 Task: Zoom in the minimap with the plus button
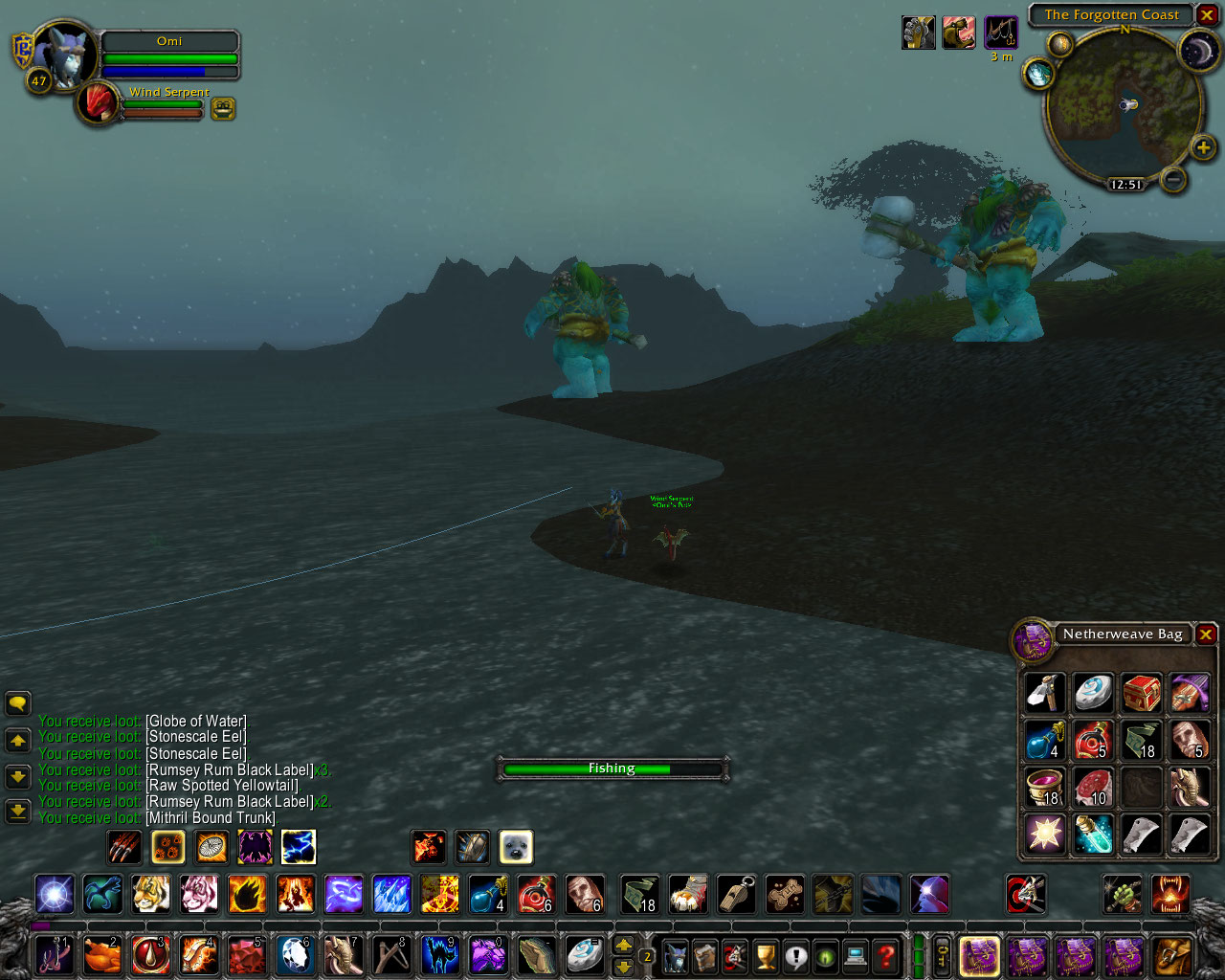point(1202,148)
